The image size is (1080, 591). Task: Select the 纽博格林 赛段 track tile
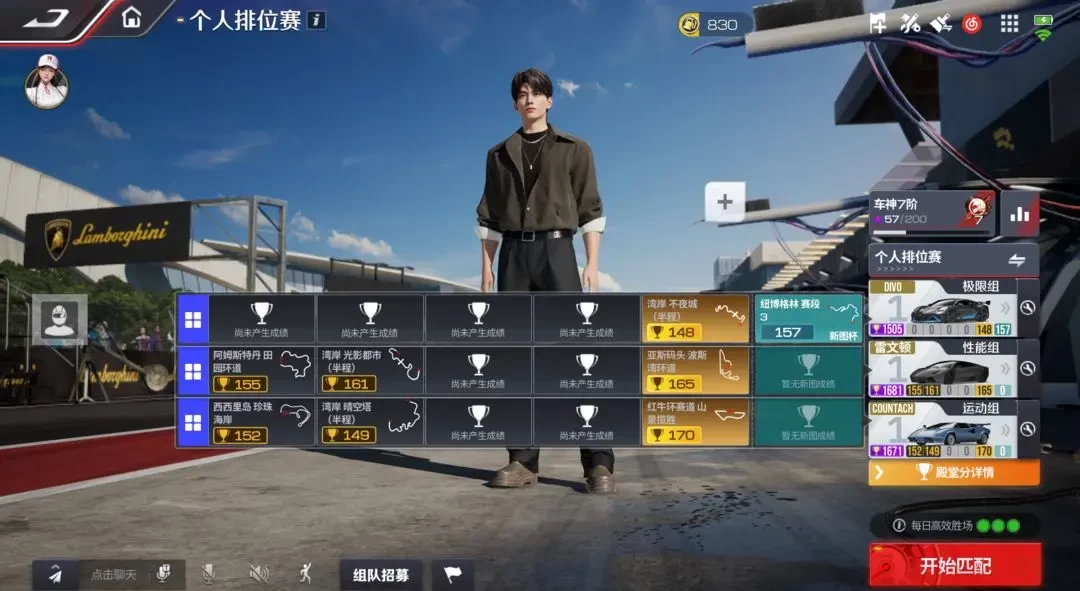coord(809,318)
